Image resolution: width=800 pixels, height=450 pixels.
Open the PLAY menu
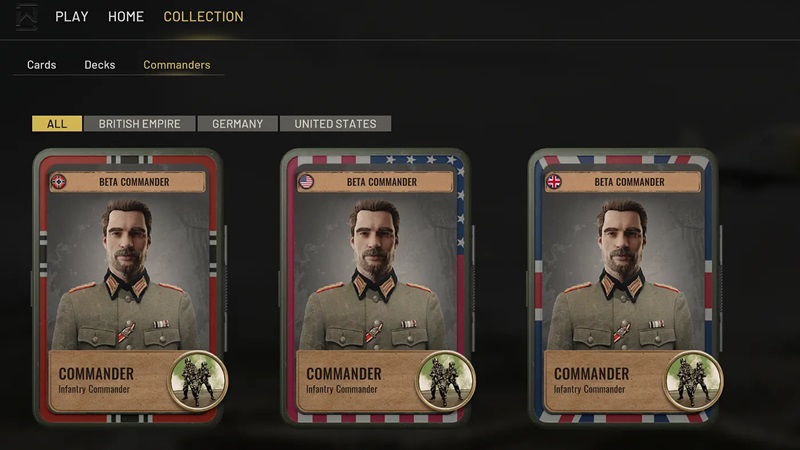[x=72, y=17]
